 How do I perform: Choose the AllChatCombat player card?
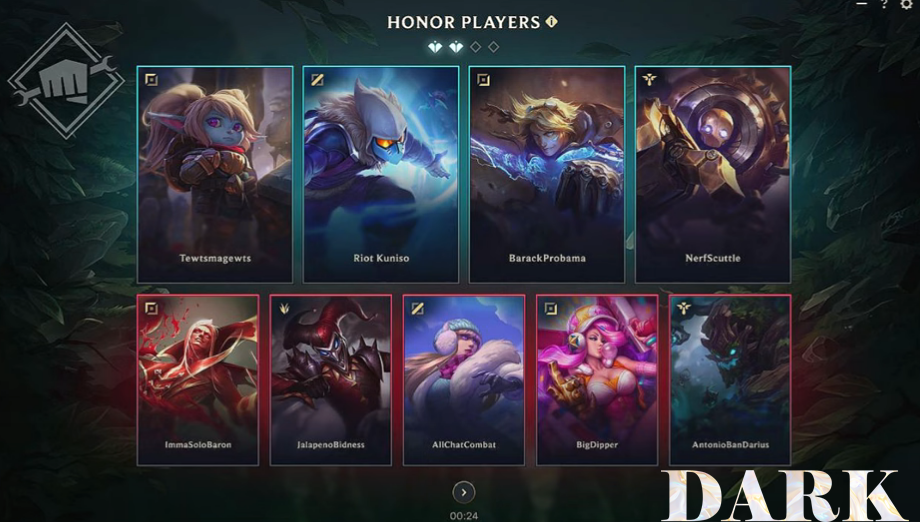(463, 380)
